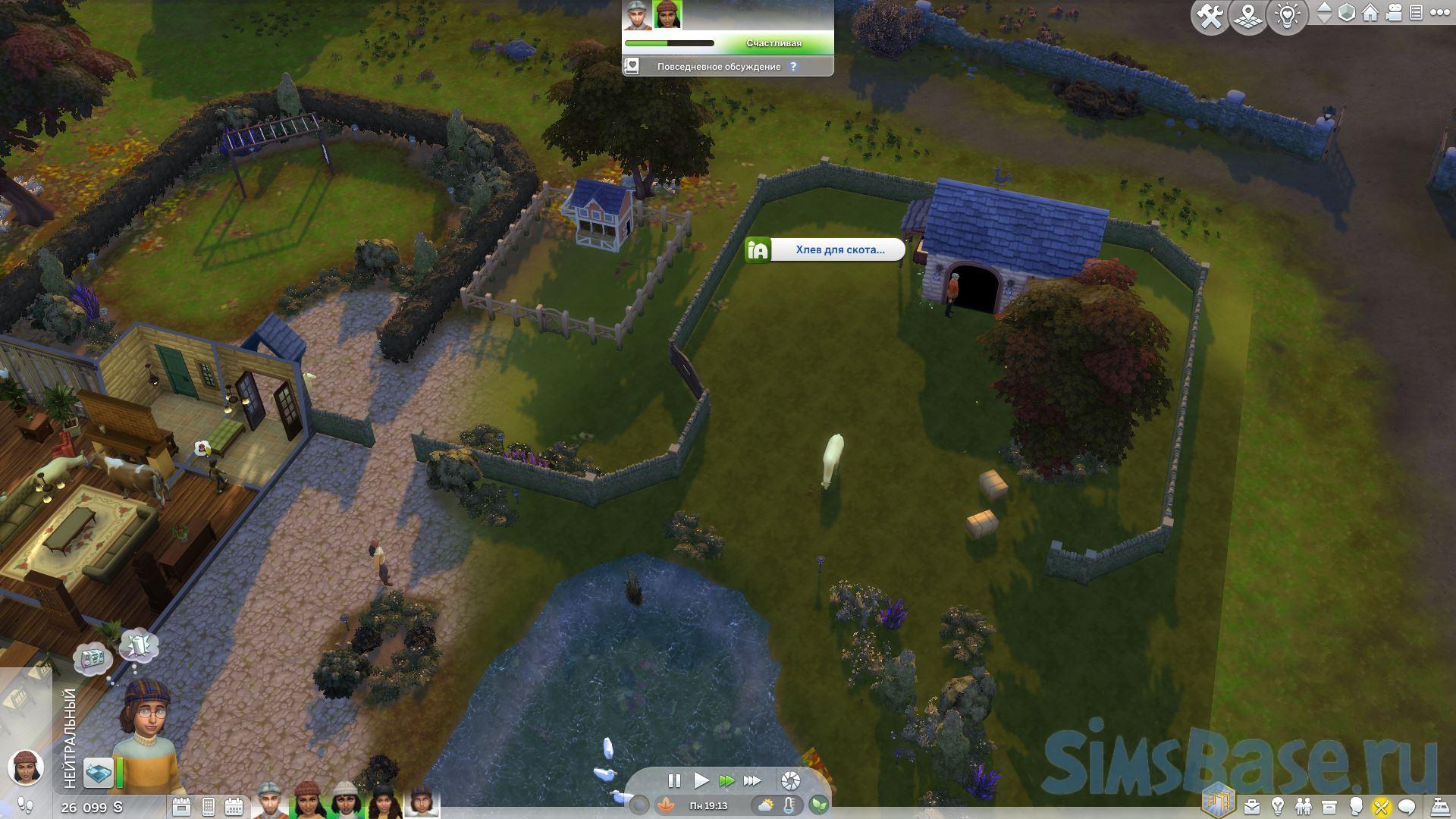Open the careers panel with the briefcase icon

(1251, 806)
